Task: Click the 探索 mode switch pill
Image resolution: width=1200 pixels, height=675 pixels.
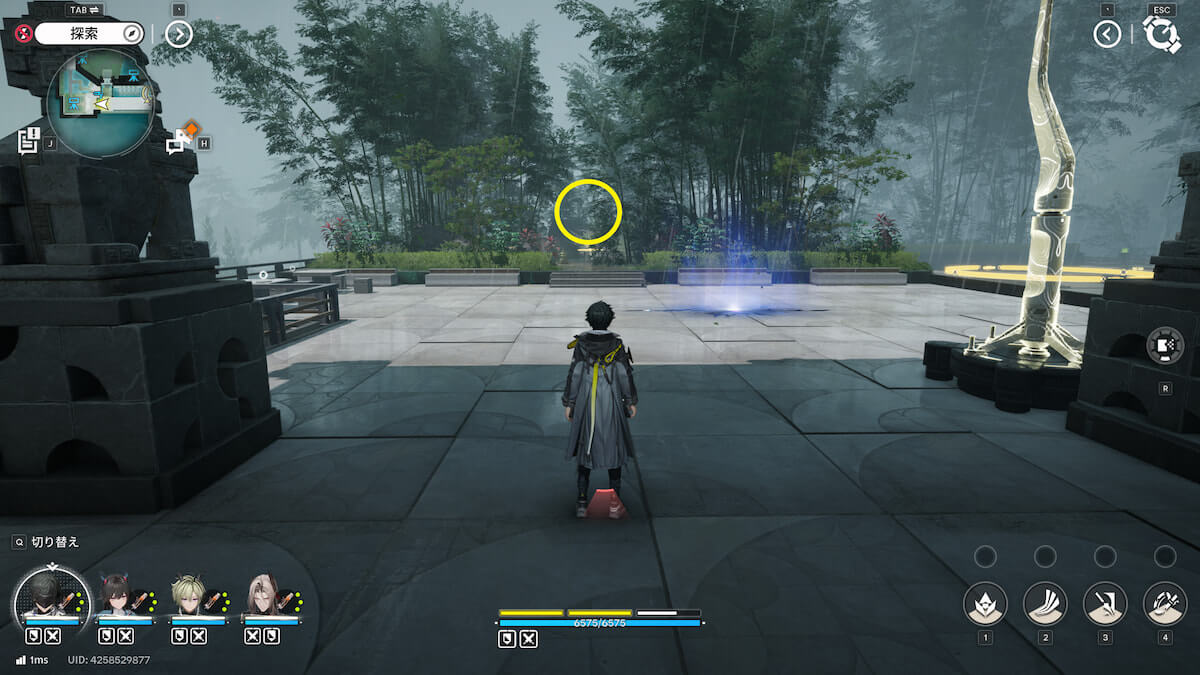Action: (90, 34)
